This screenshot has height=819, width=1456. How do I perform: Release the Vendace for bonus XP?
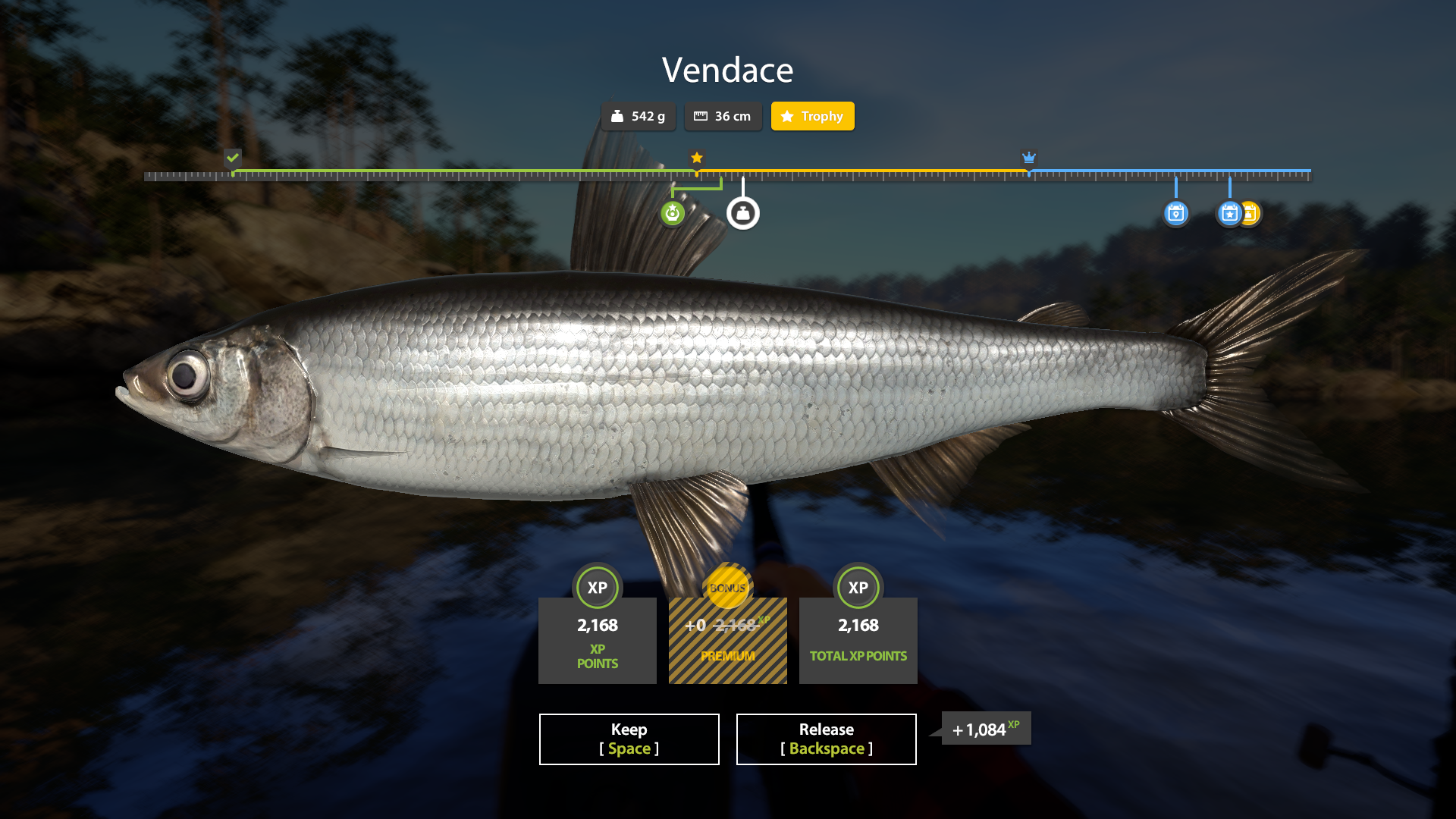point(826,739)
